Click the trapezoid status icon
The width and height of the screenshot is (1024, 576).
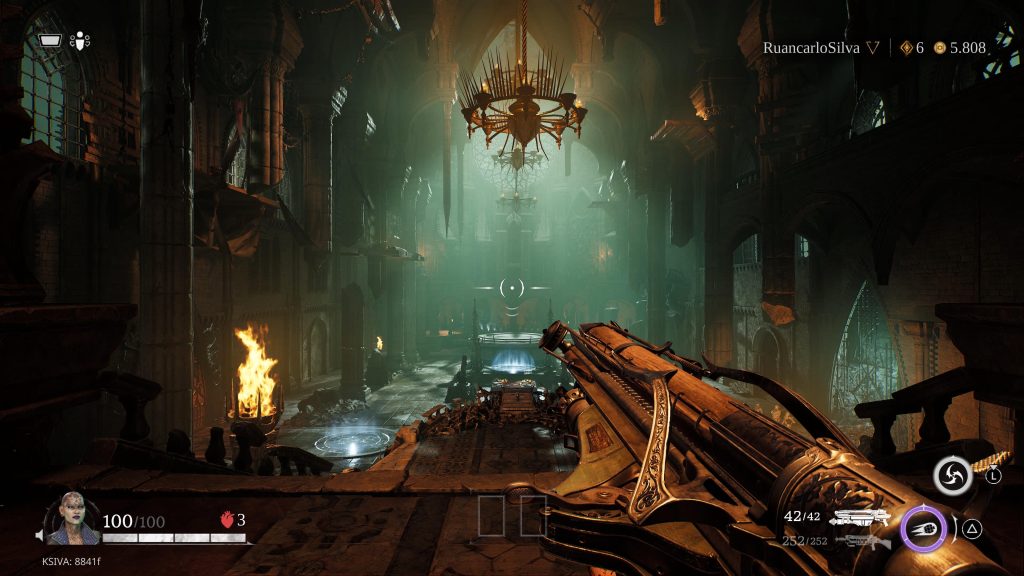(x=50, y=41)
